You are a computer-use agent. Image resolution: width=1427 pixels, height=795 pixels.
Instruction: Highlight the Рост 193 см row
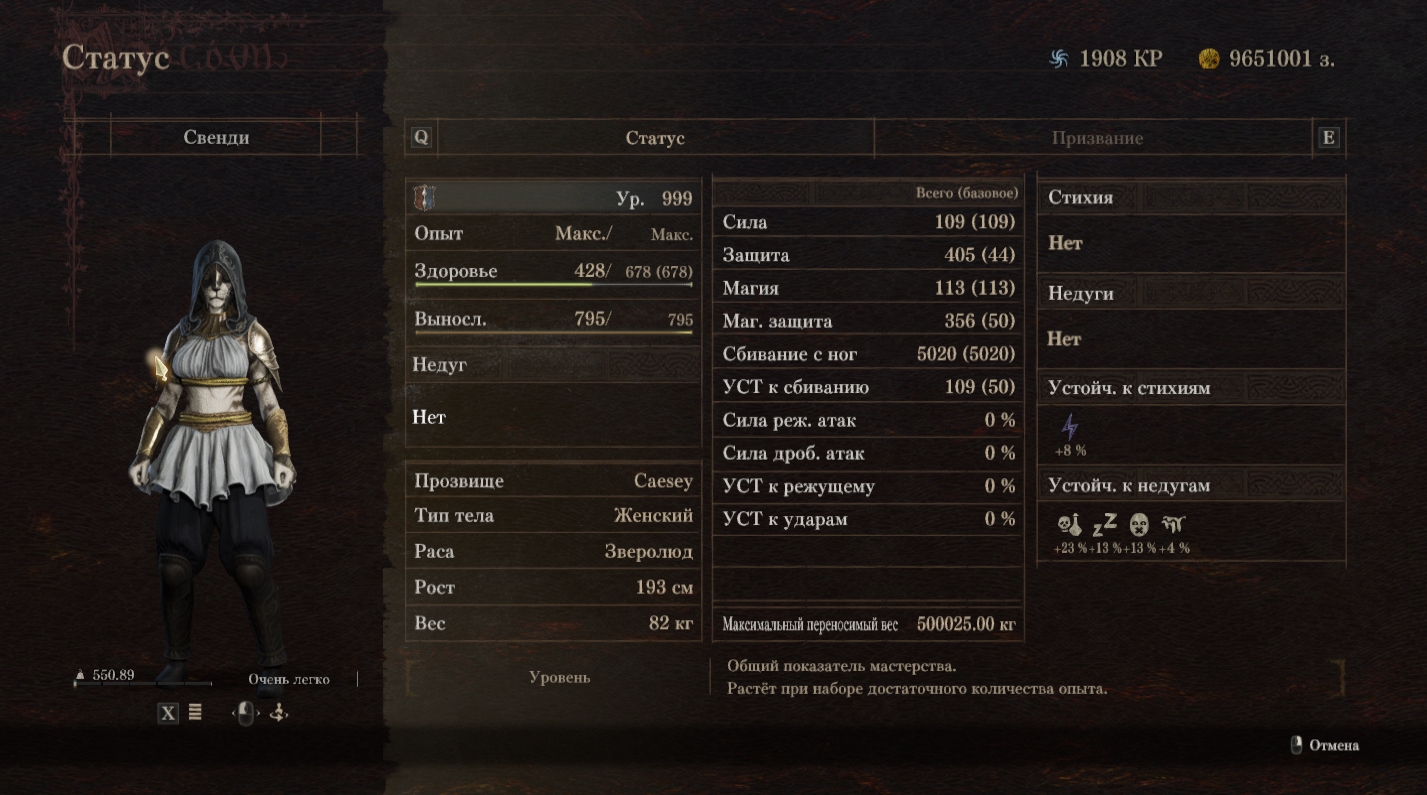(x=553, y=587)
